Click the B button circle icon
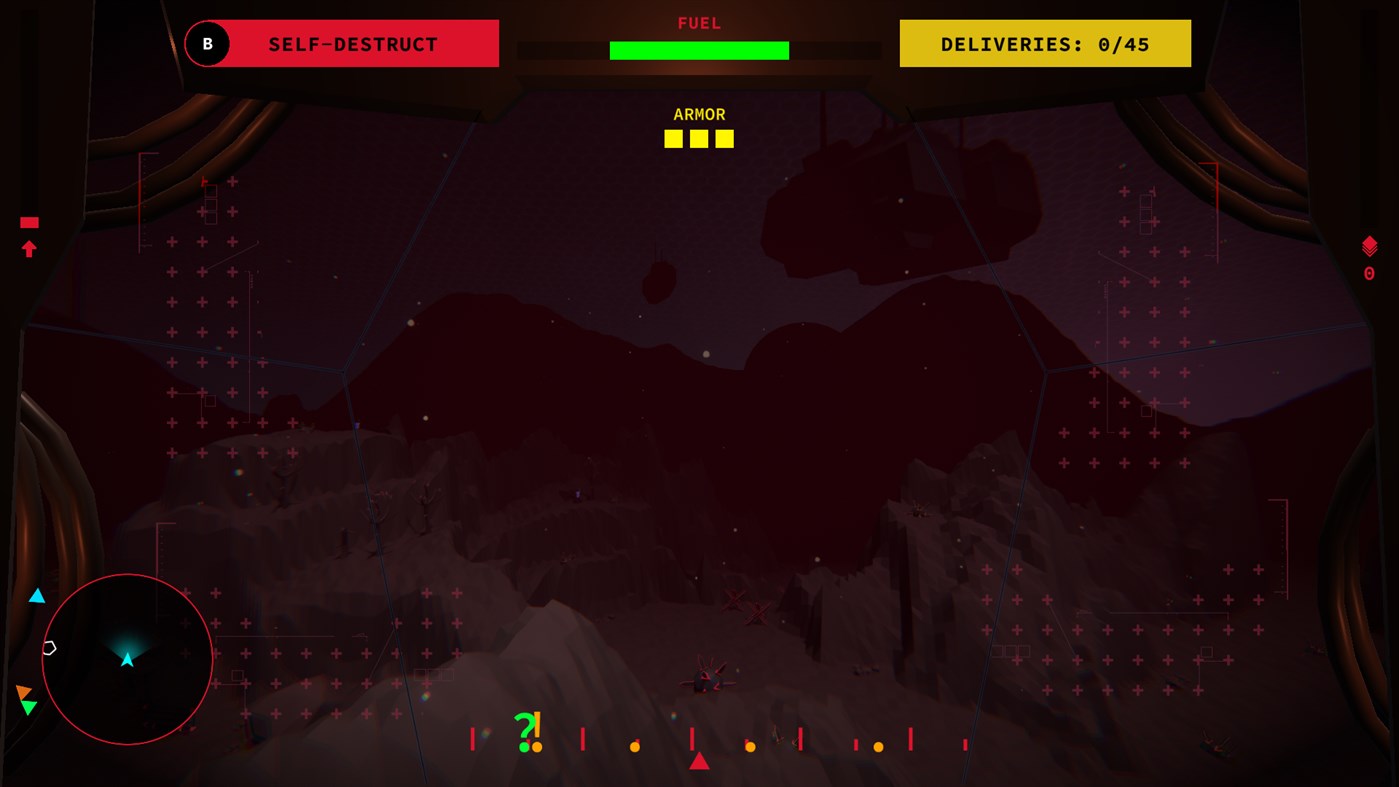The width and height of the screenshot is (1399, 787). [208, 43]
